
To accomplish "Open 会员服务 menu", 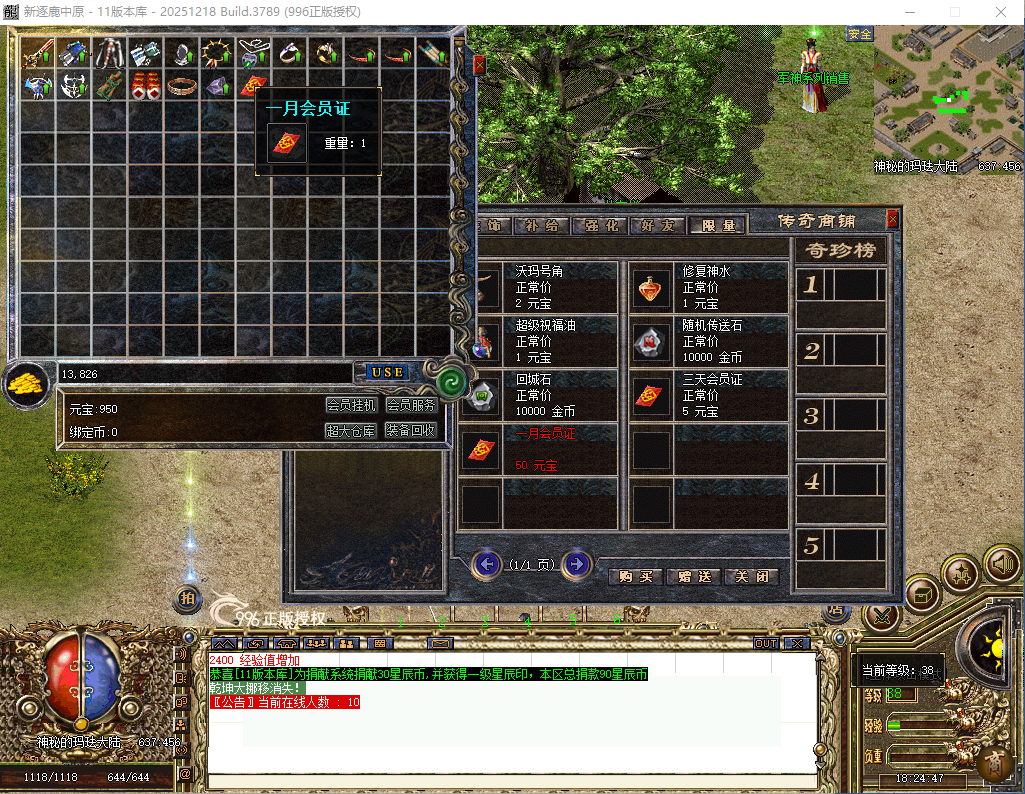I will [x=411, y=405].
